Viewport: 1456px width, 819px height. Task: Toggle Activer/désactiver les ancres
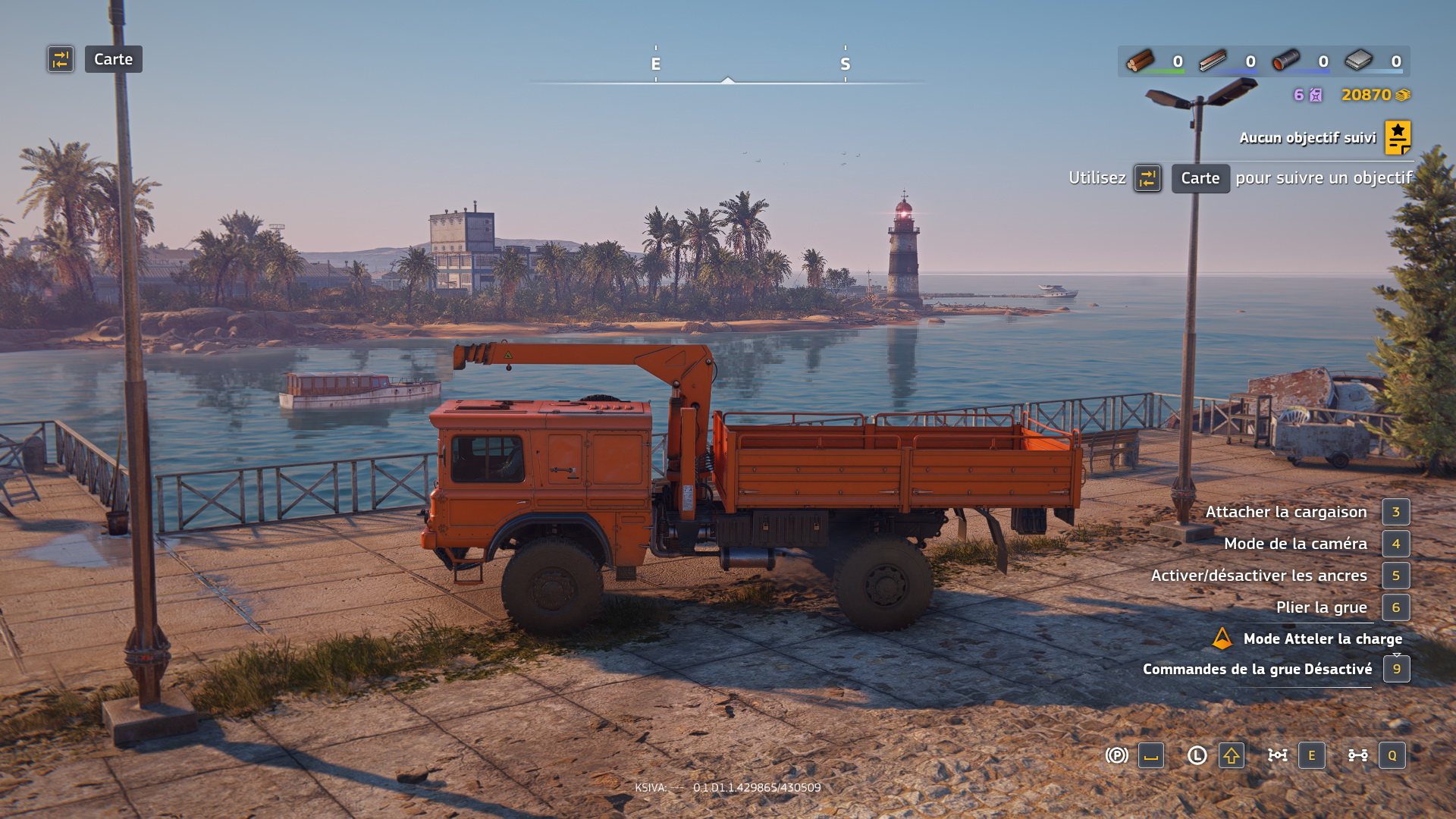click(1259, 576)
